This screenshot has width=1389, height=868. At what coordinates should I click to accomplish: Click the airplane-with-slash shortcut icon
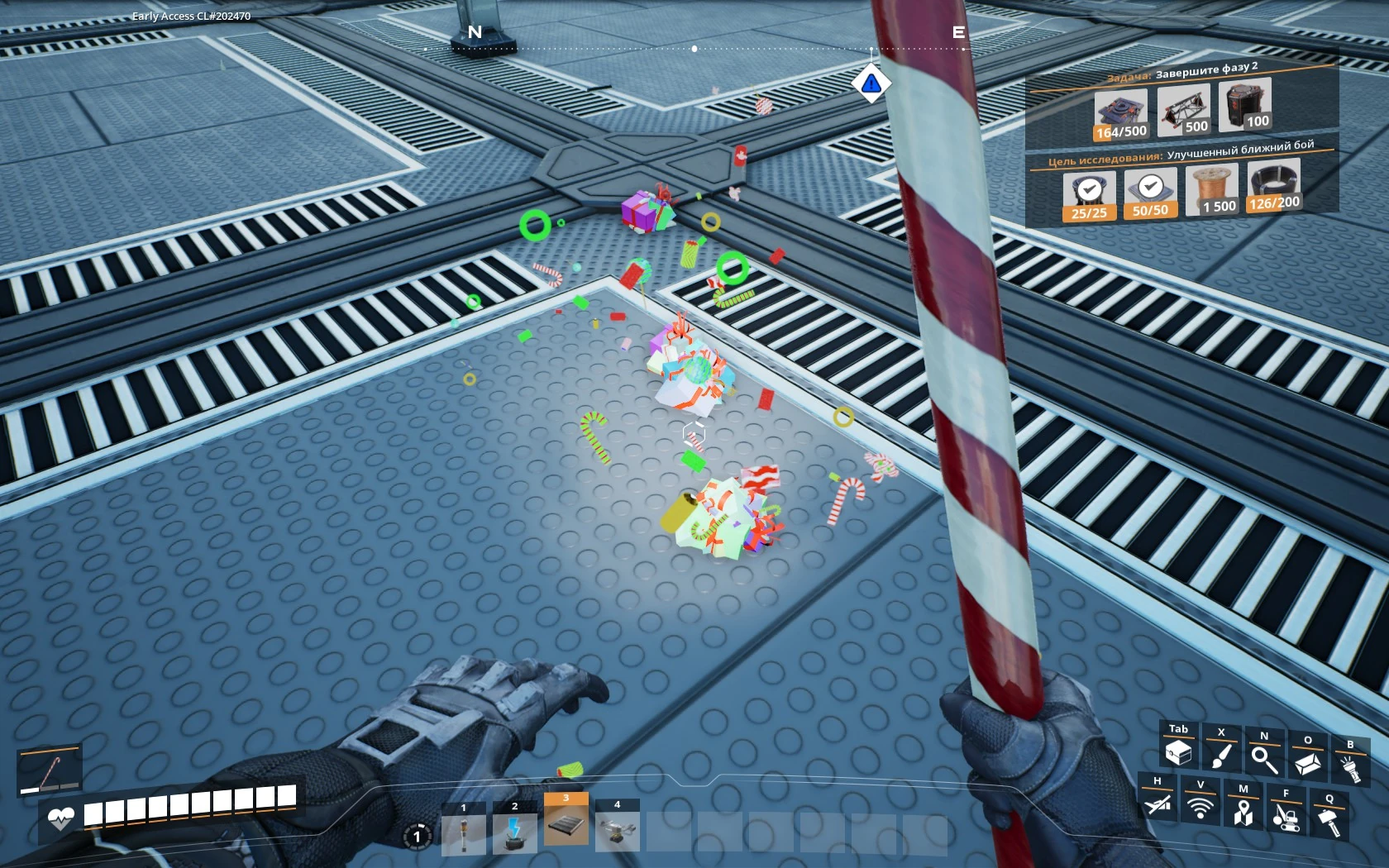[x=1157, y=802]
